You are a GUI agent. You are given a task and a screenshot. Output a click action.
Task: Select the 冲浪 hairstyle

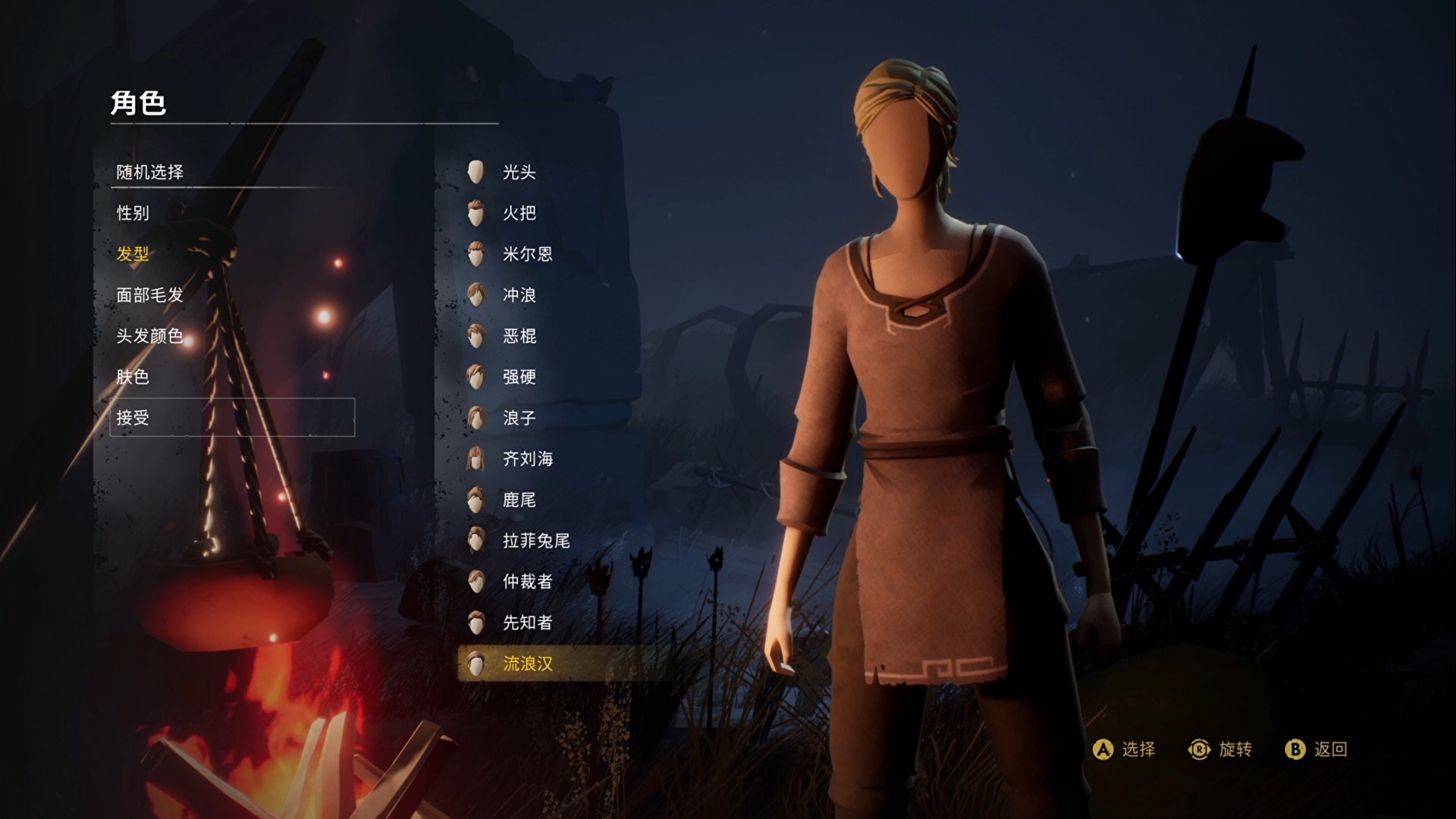click(519, 295)
